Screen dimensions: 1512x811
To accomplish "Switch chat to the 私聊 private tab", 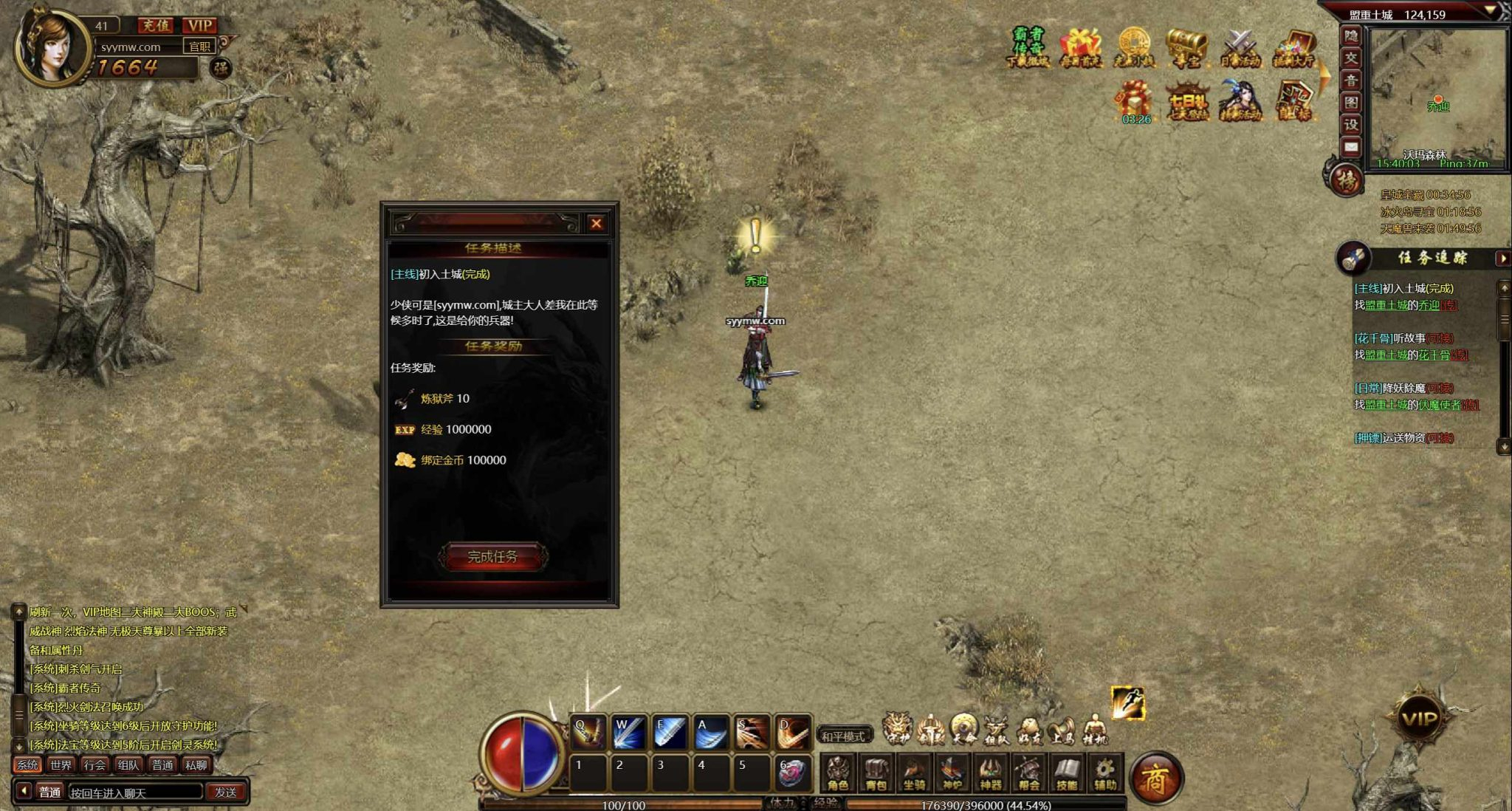I will point(196,765).
